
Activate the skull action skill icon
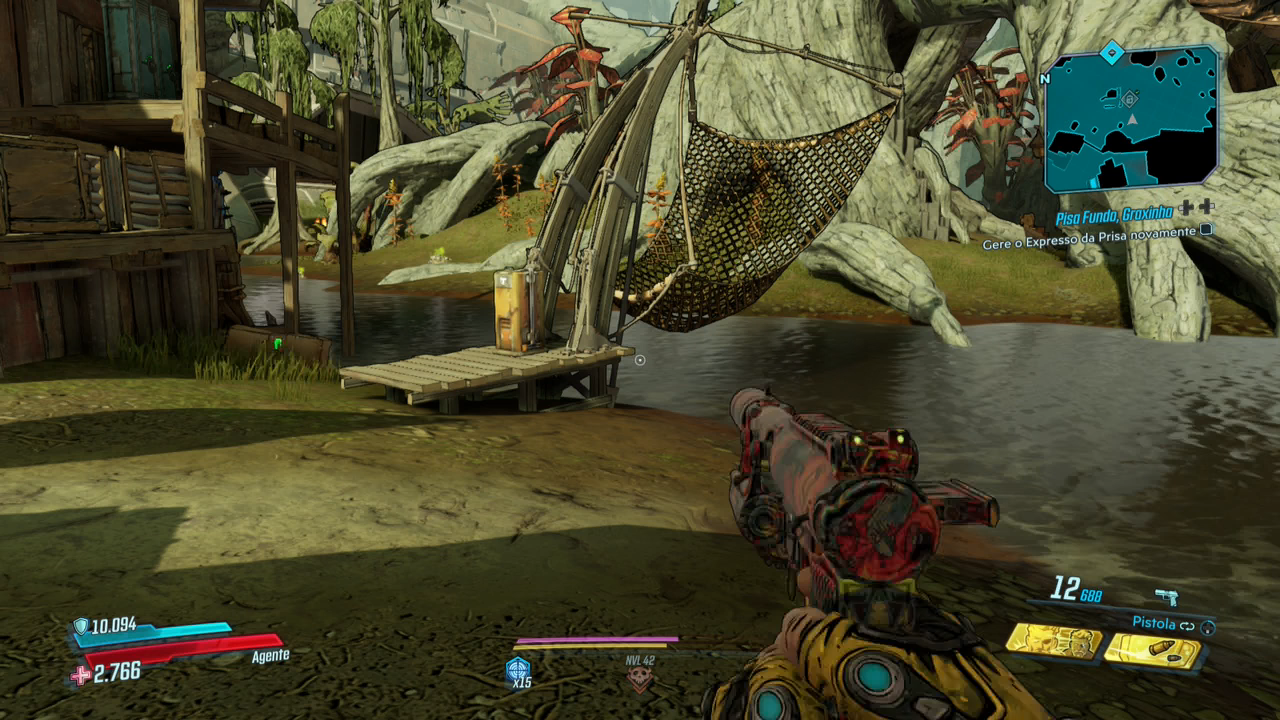click(639, 679)
